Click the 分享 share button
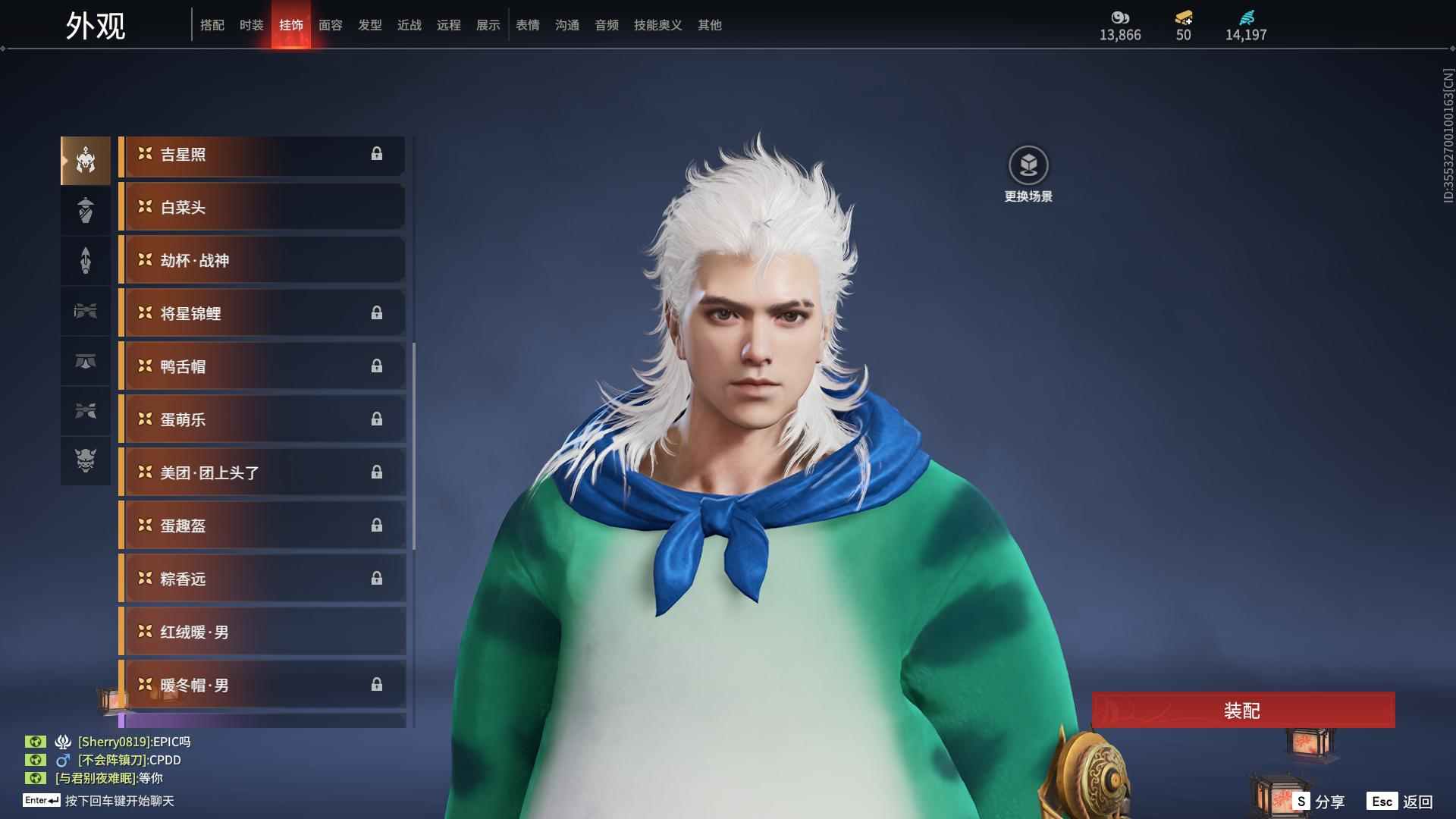The height and width of the screenshot is (819, 1456). click(1320, 802)
